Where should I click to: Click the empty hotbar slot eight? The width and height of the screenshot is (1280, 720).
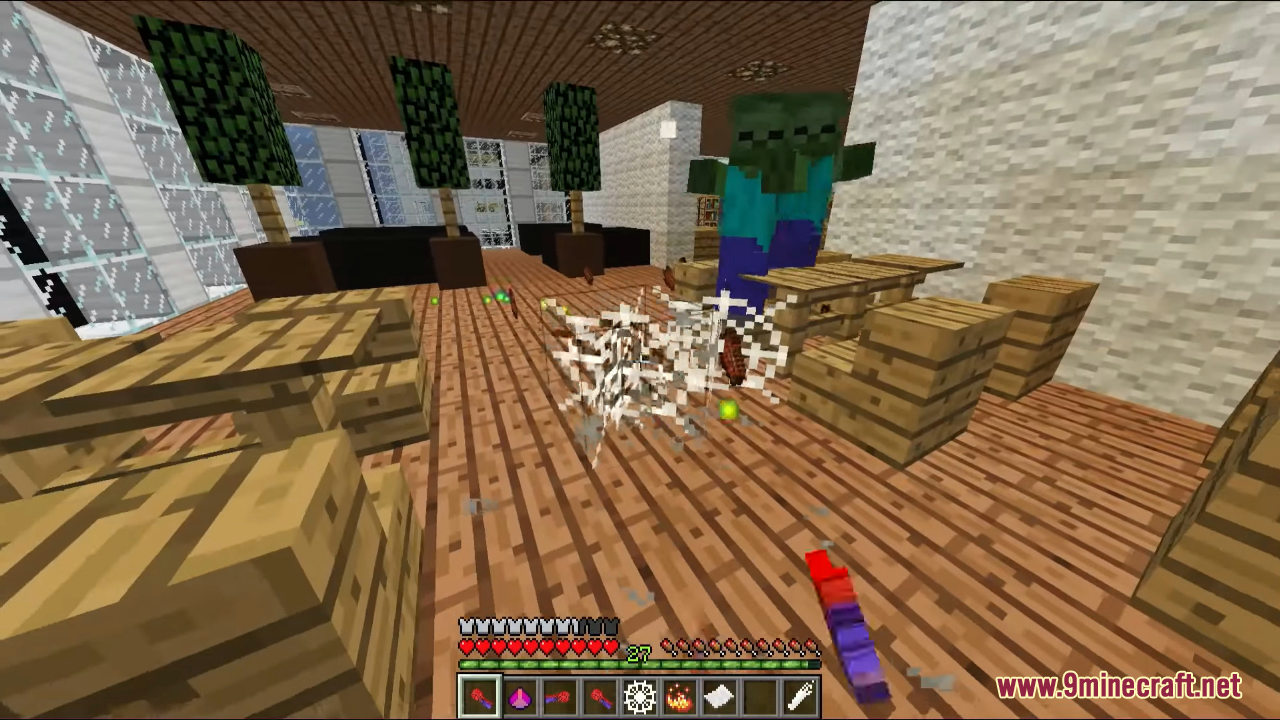click(x=759, y=695)
